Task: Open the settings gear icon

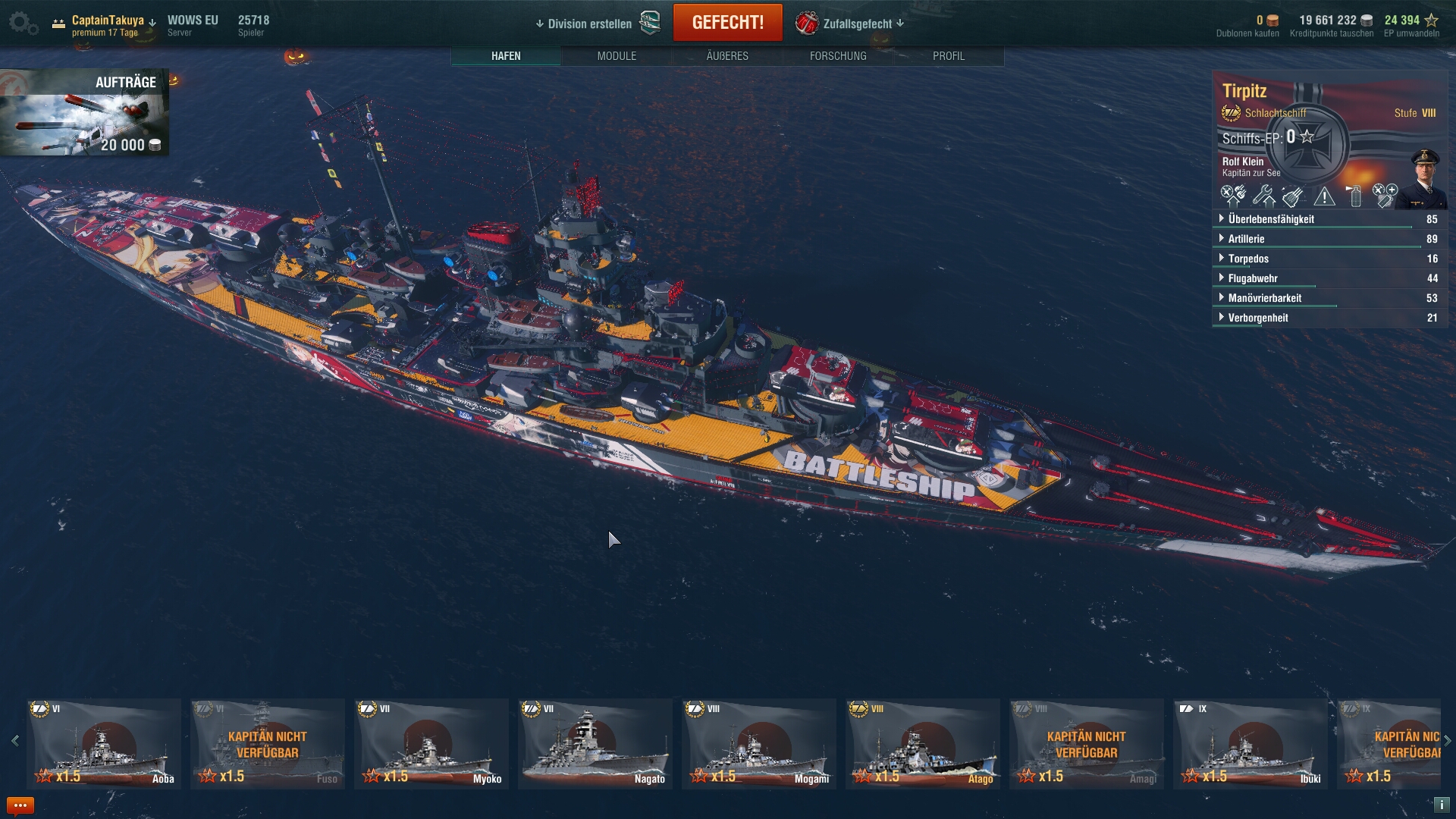Action: [22, 23]
